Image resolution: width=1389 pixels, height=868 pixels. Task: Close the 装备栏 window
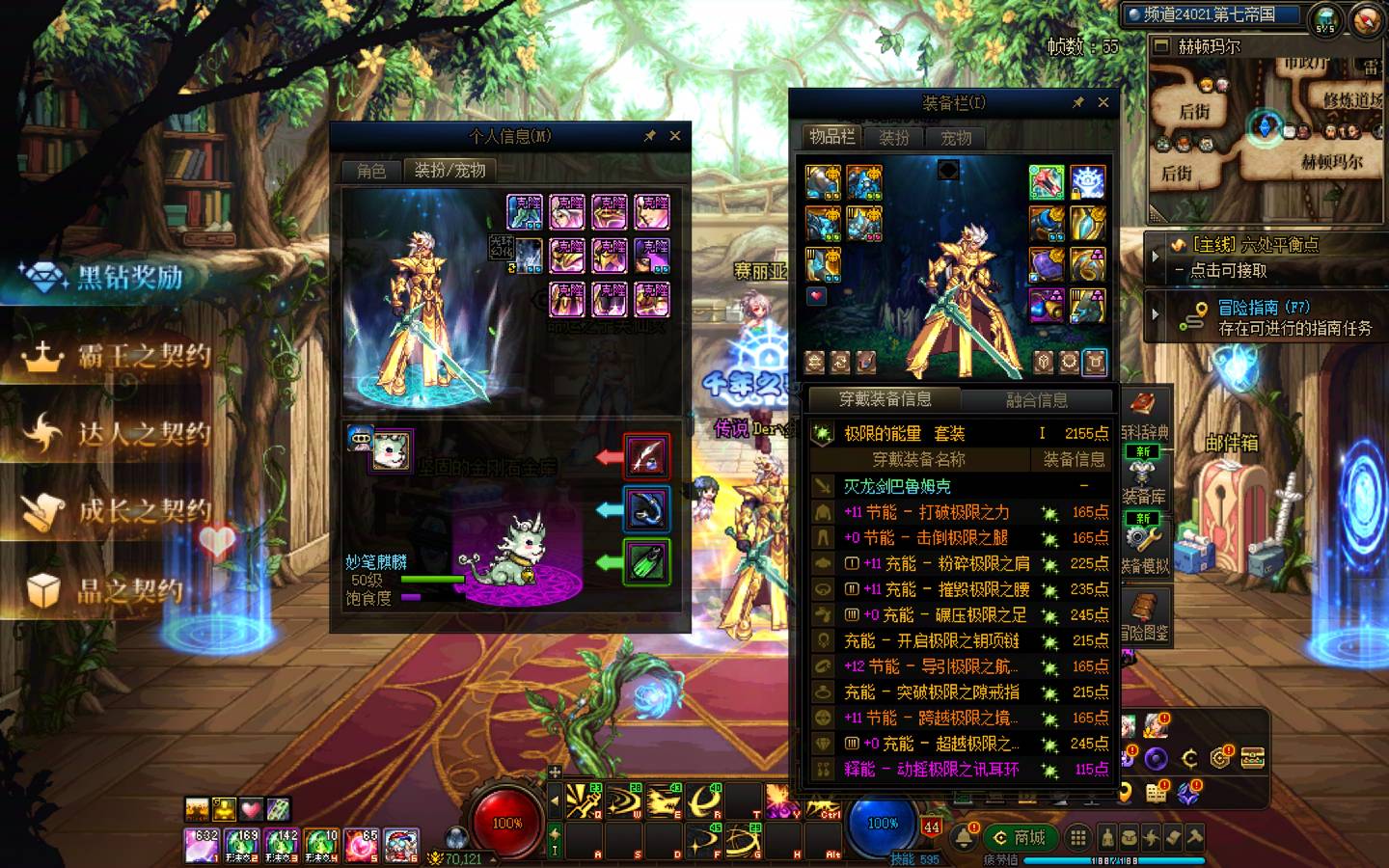point(1103,102)
